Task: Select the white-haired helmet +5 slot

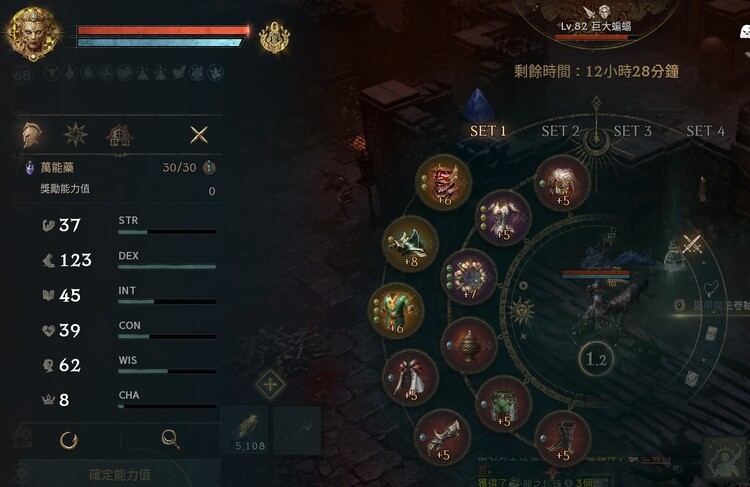Action: (561, 183)
